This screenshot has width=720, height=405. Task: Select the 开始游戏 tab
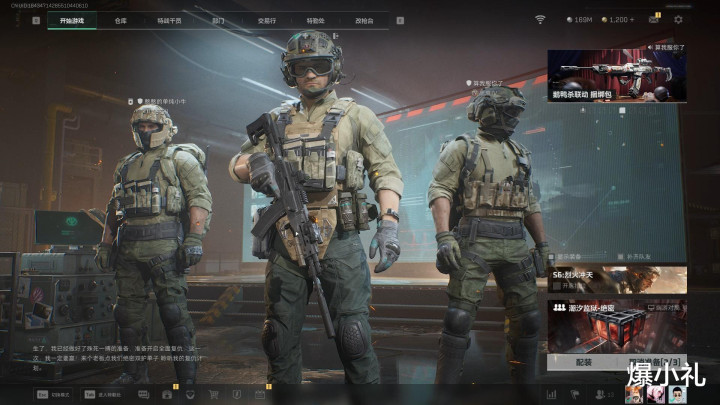[72, 19]
